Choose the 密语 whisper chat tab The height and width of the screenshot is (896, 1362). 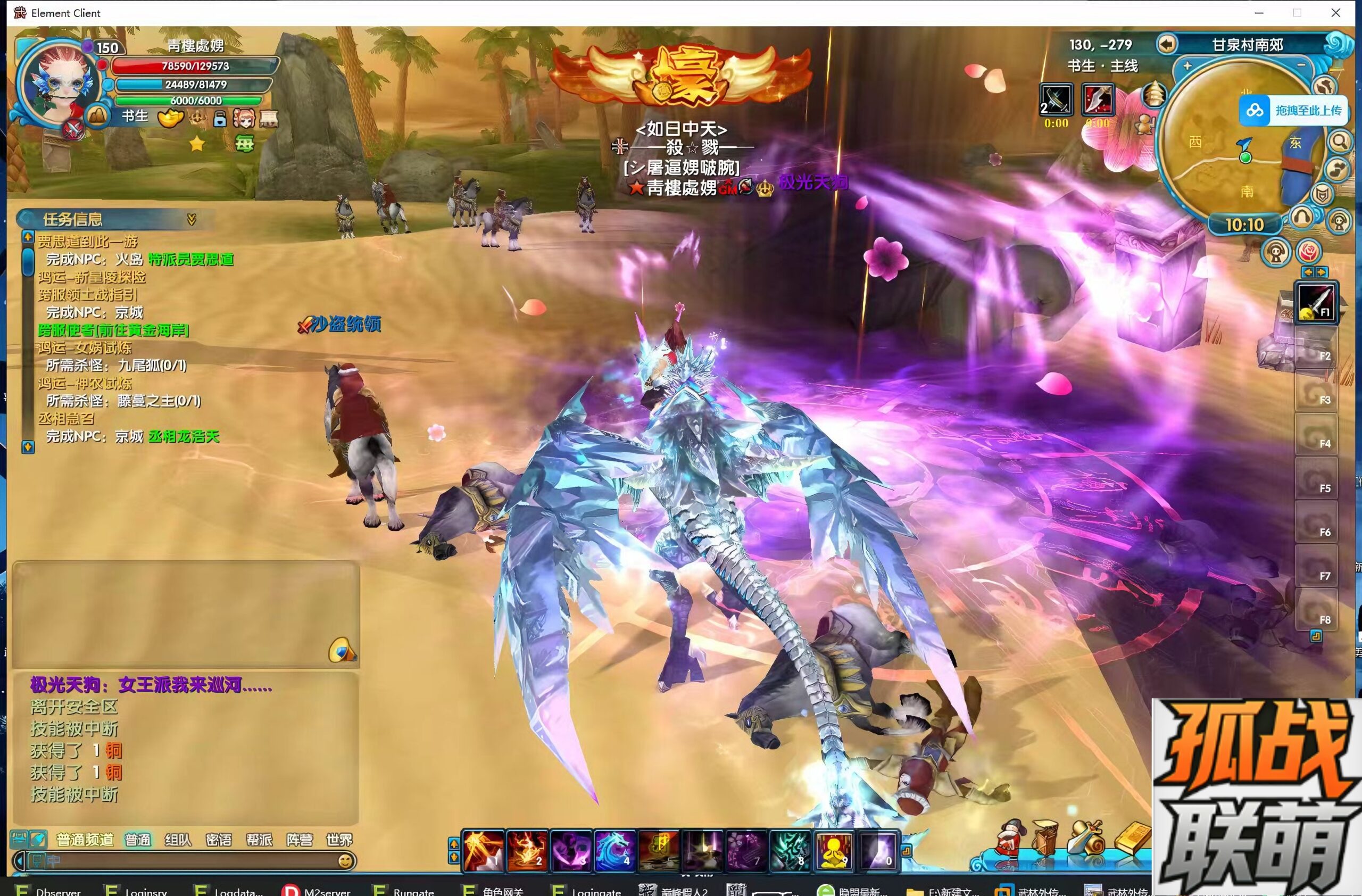click(x=218, y=840)
